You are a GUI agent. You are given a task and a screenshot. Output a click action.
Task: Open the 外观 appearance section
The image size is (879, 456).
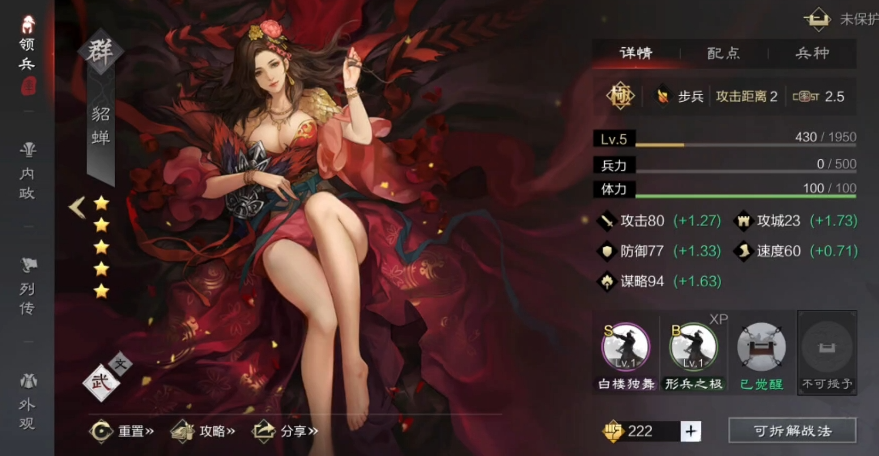pyautogui.click(x=27, y=400)
